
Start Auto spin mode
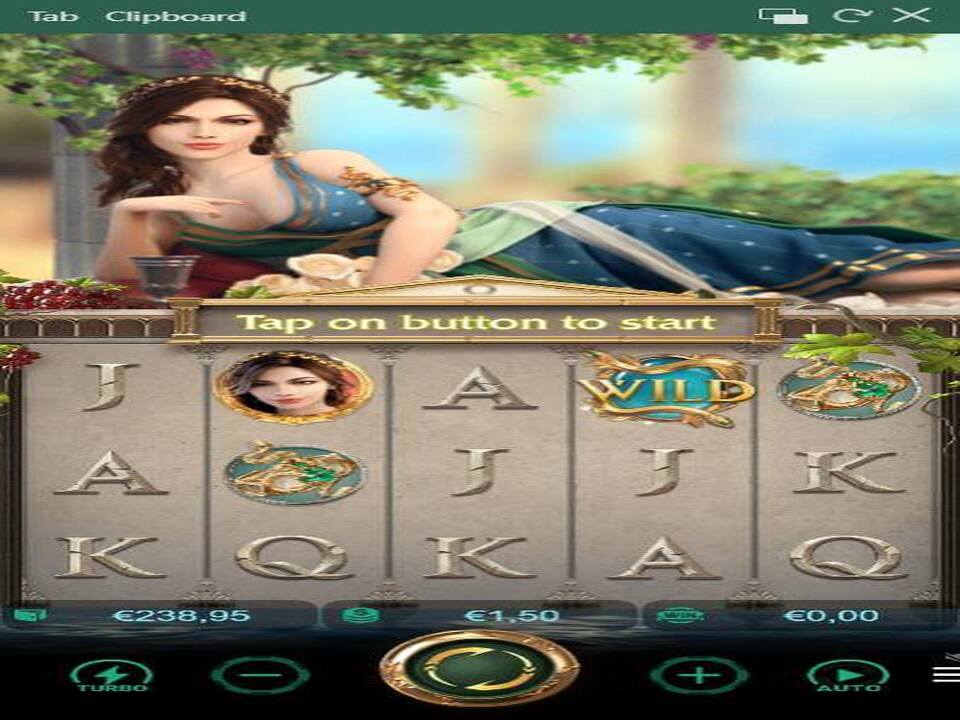[848, 675]
